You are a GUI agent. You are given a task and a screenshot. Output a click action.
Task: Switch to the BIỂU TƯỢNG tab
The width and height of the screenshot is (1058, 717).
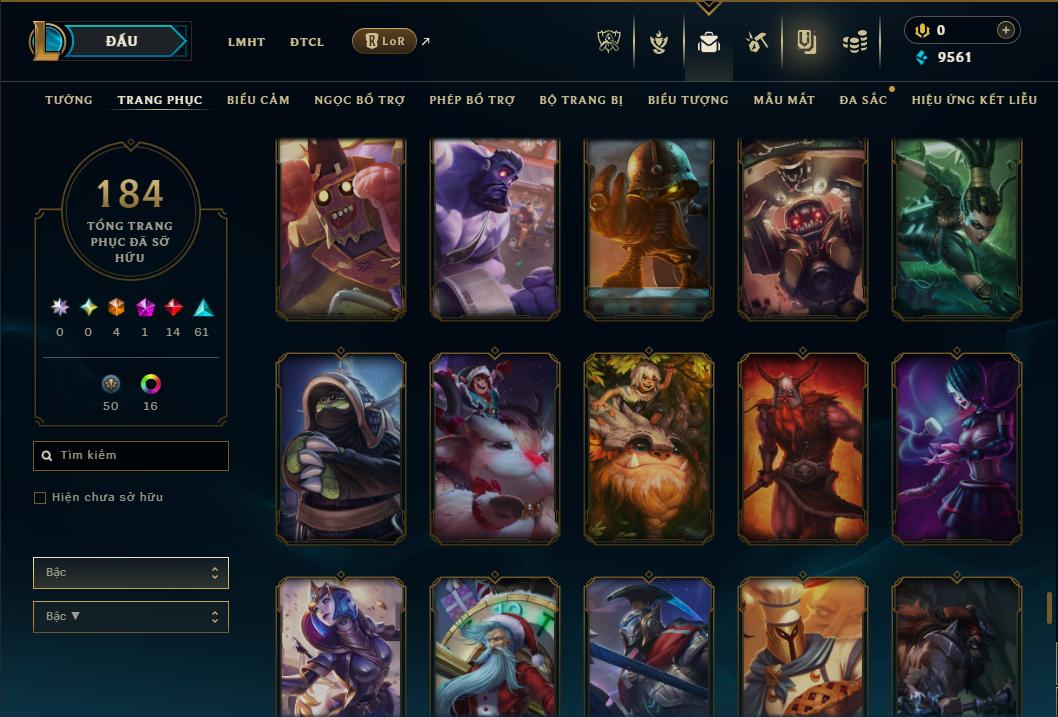point(688,100)
